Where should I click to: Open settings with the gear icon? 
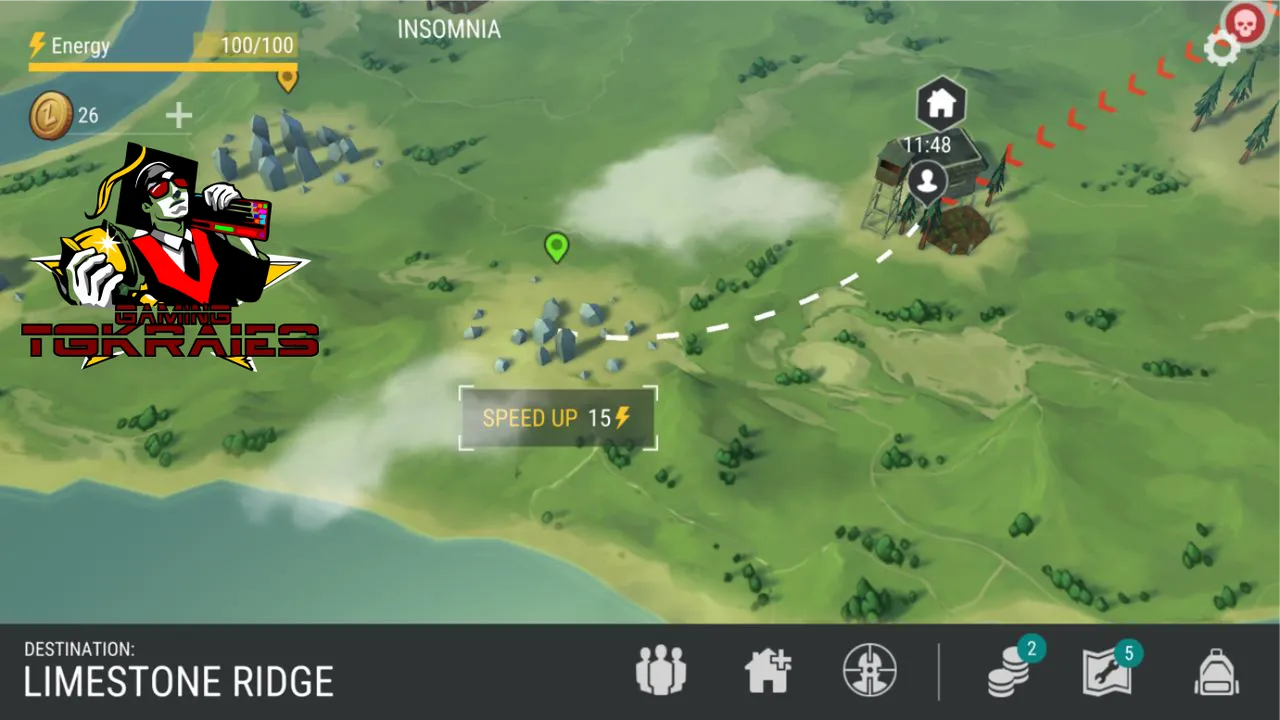tap(1221, 48)
